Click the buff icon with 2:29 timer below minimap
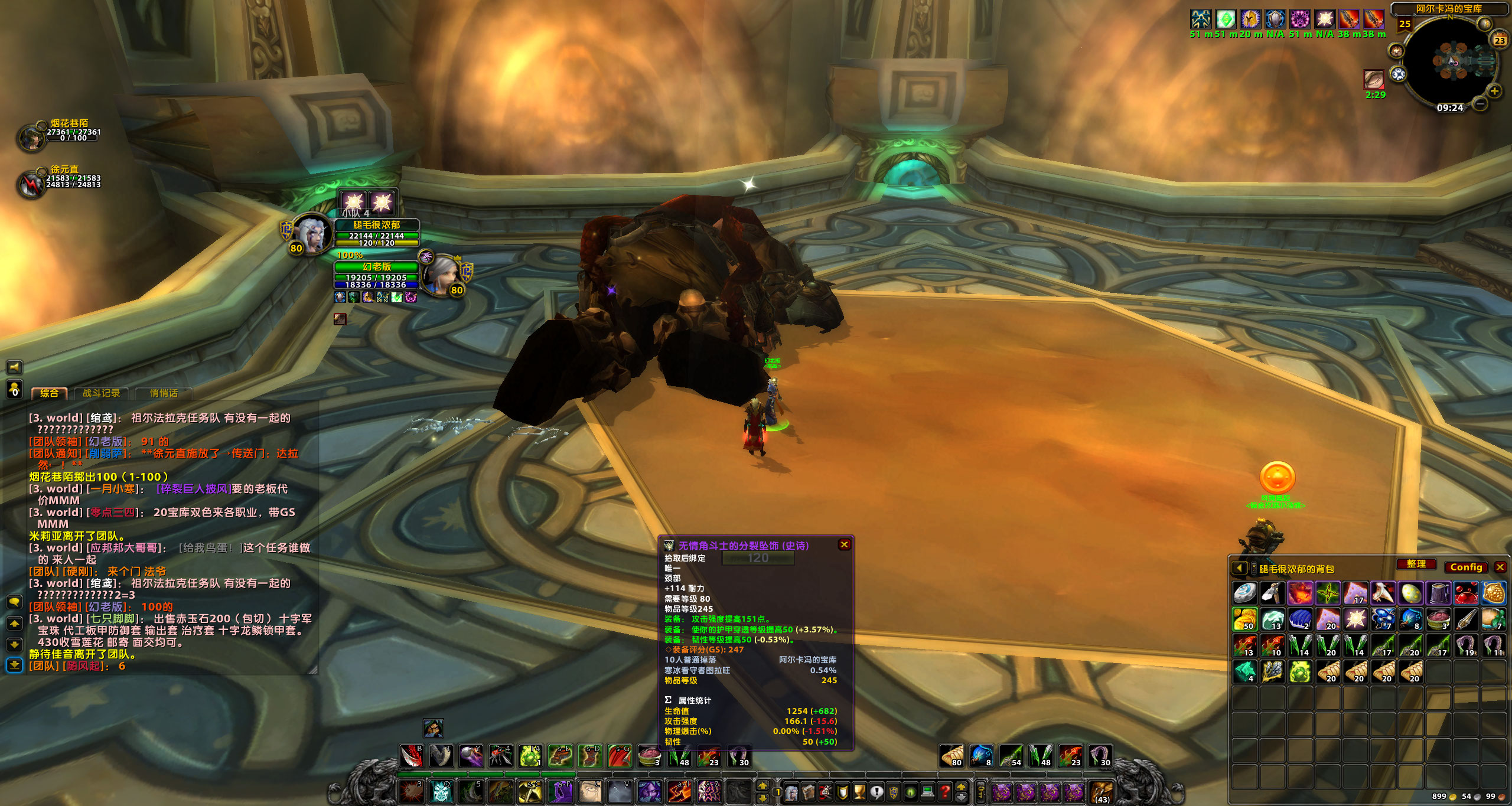The image size is (1512, 806). 1374,79
